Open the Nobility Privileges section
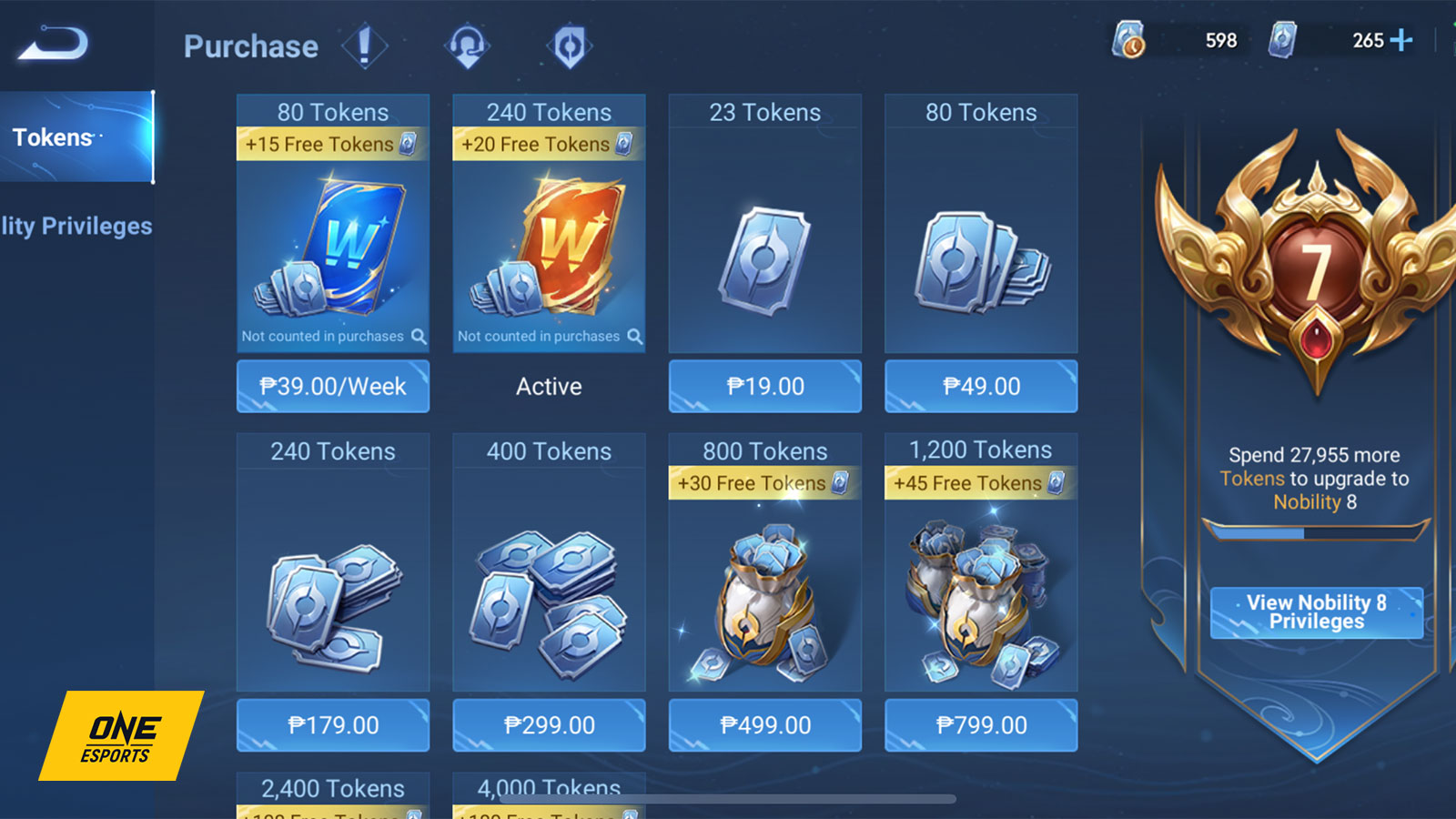Viewport: 1456px width, 819px height. (77, 226)
